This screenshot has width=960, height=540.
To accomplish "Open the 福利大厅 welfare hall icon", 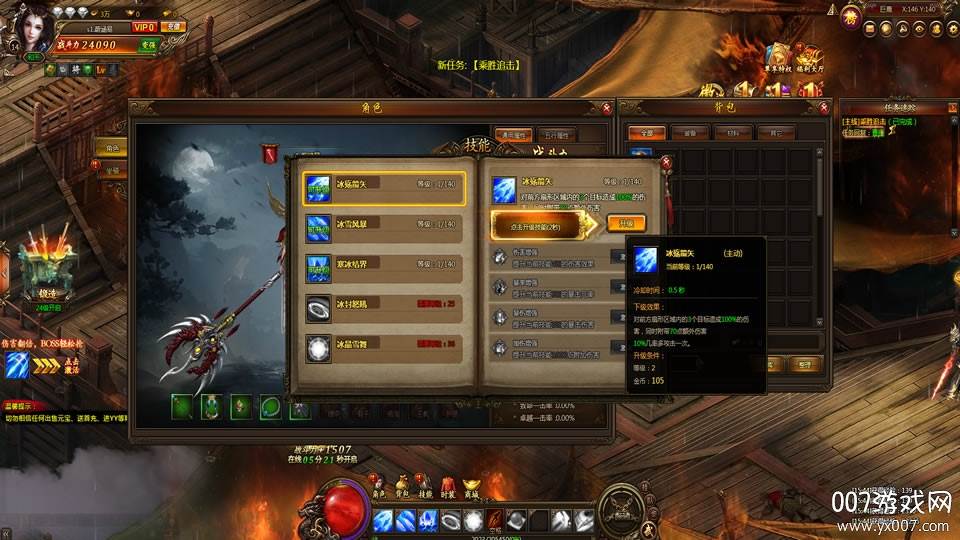I will point(808,58).
